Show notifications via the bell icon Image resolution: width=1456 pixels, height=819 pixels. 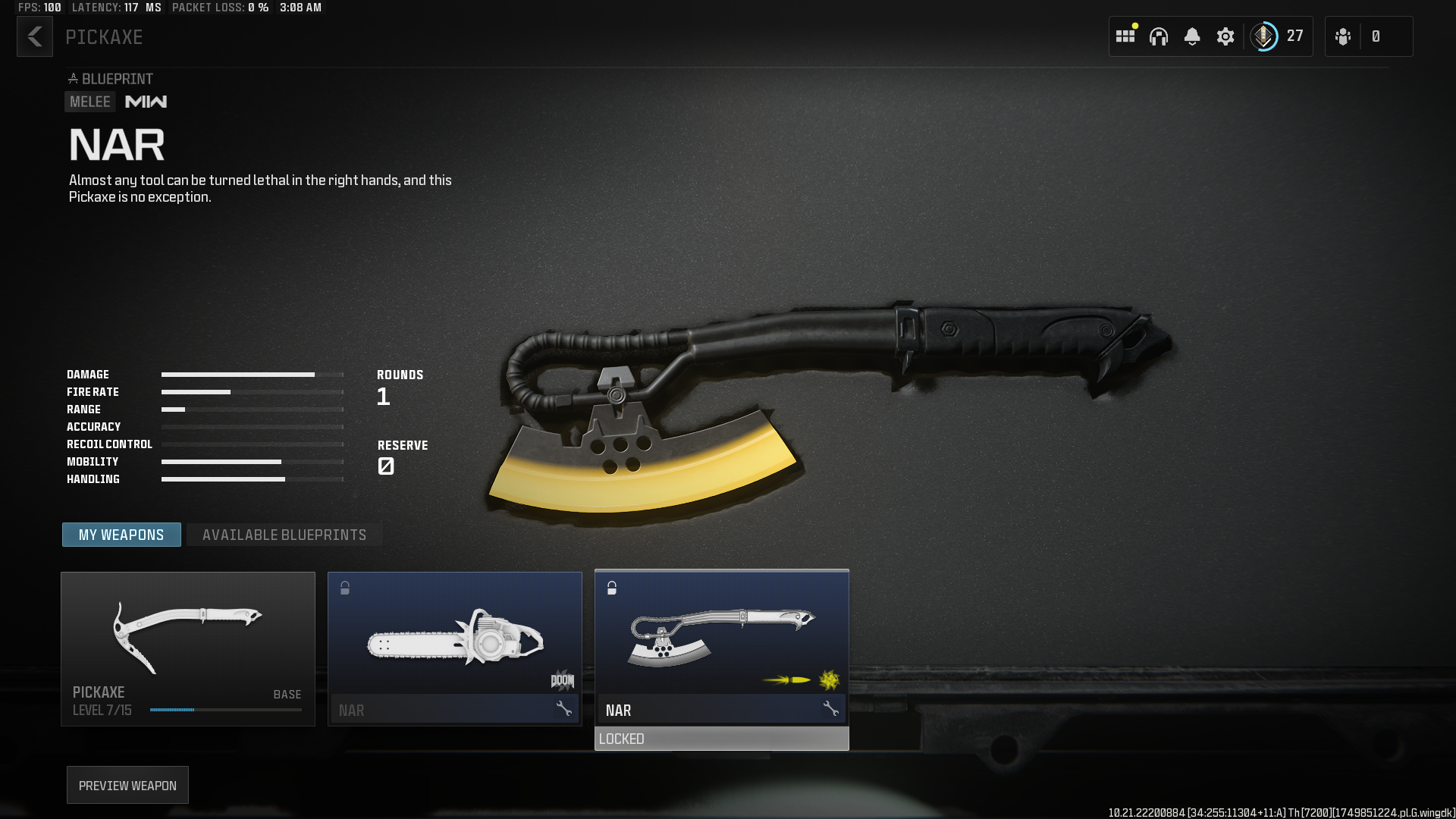1192,36
